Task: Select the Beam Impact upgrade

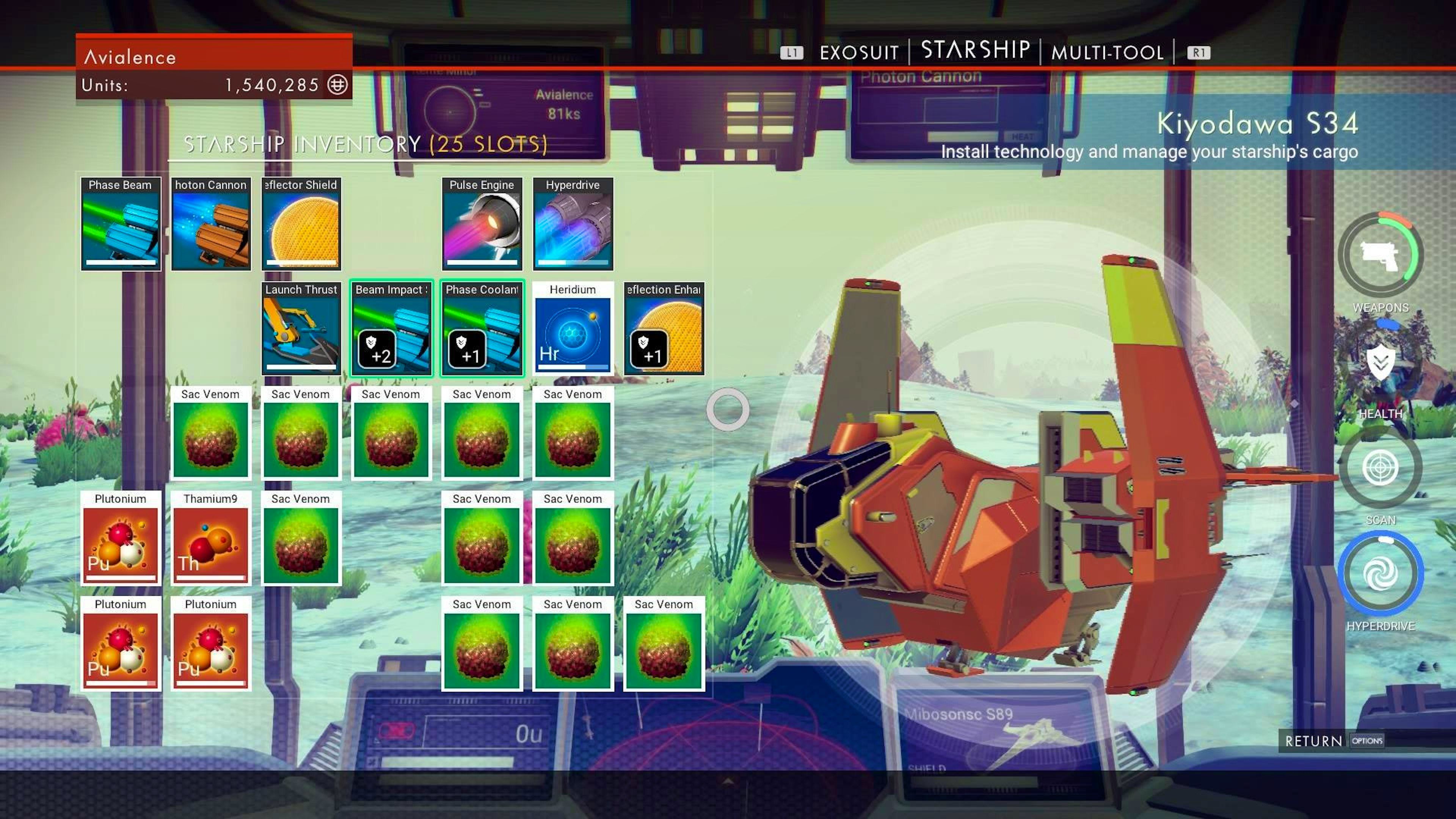Action: 392,329
